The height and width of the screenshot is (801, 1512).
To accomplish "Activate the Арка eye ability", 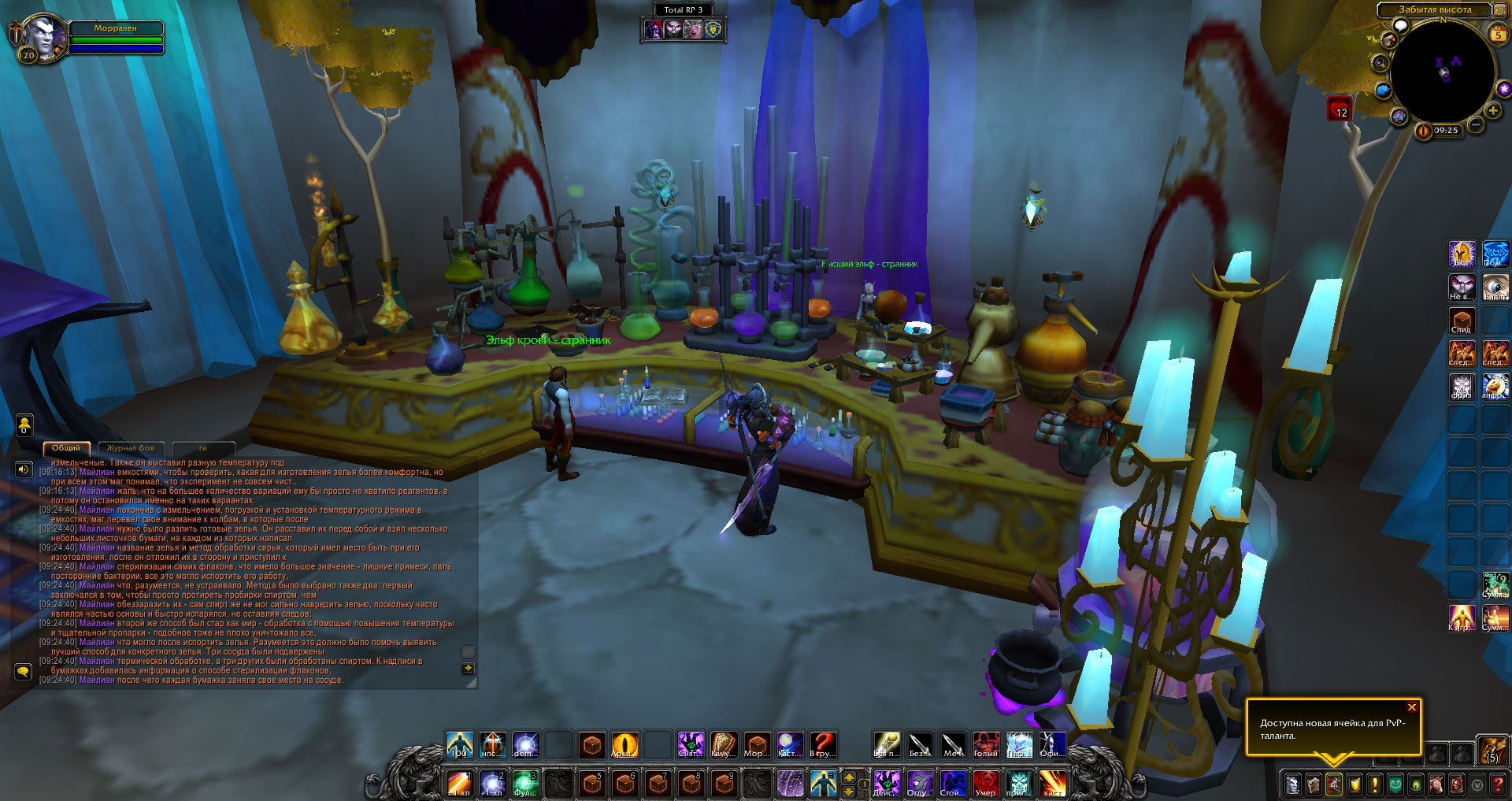I will (x=624, y=744).
